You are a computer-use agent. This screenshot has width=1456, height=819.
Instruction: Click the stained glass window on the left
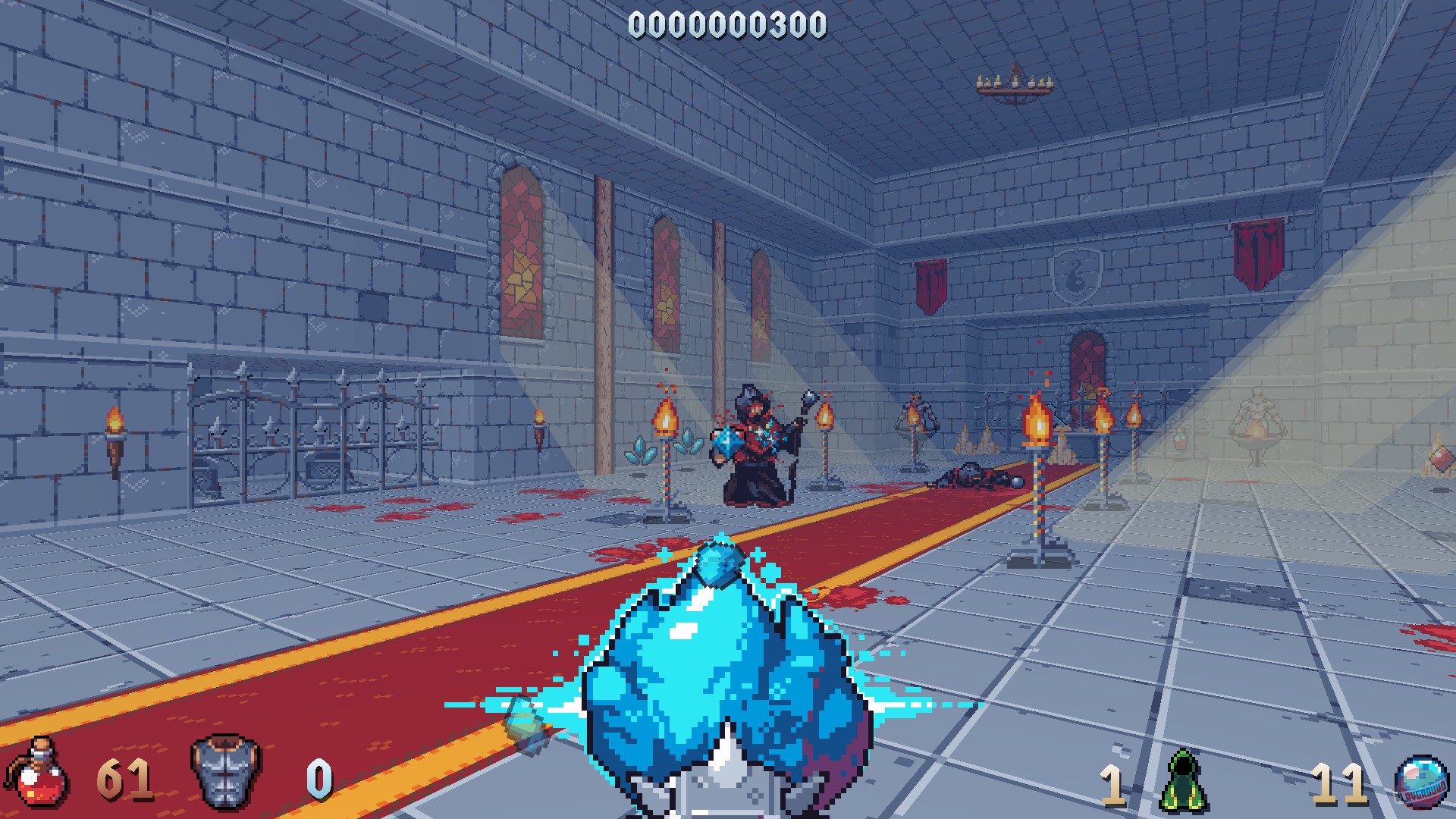(520, 250)
